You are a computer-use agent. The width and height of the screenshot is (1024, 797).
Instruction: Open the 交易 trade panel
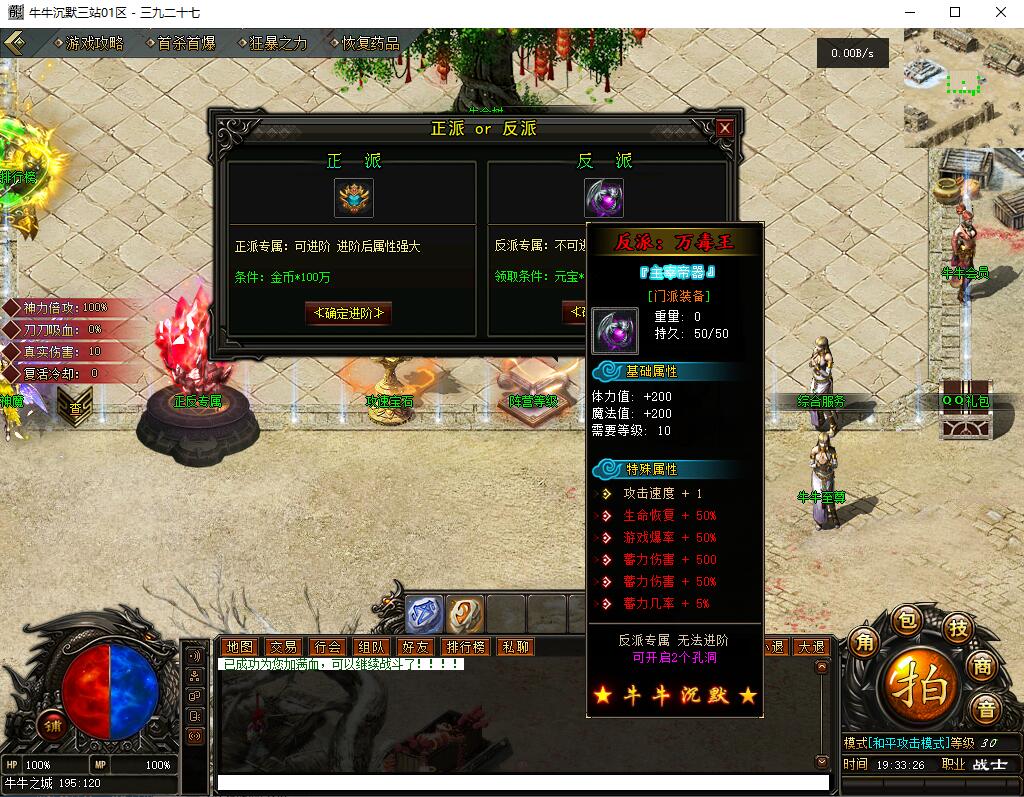point(283,647)
